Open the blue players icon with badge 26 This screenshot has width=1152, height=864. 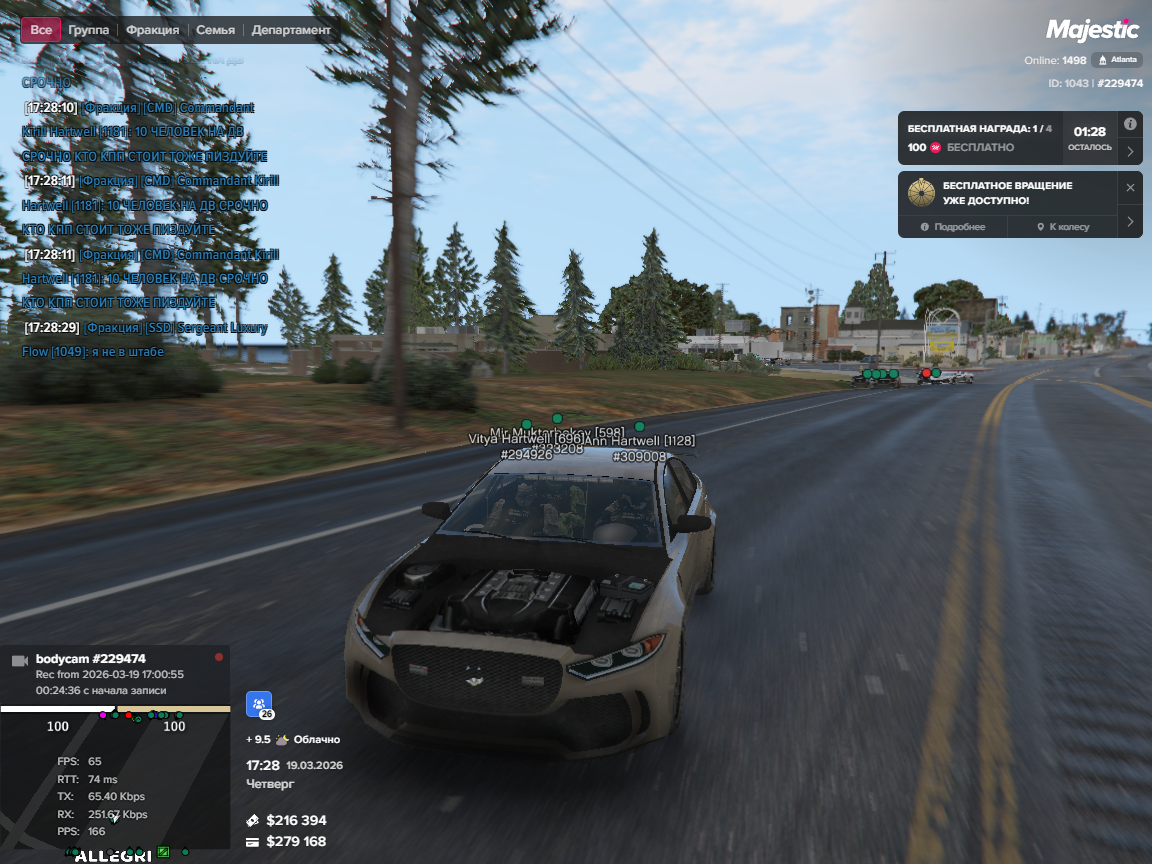tap(259, 705)
